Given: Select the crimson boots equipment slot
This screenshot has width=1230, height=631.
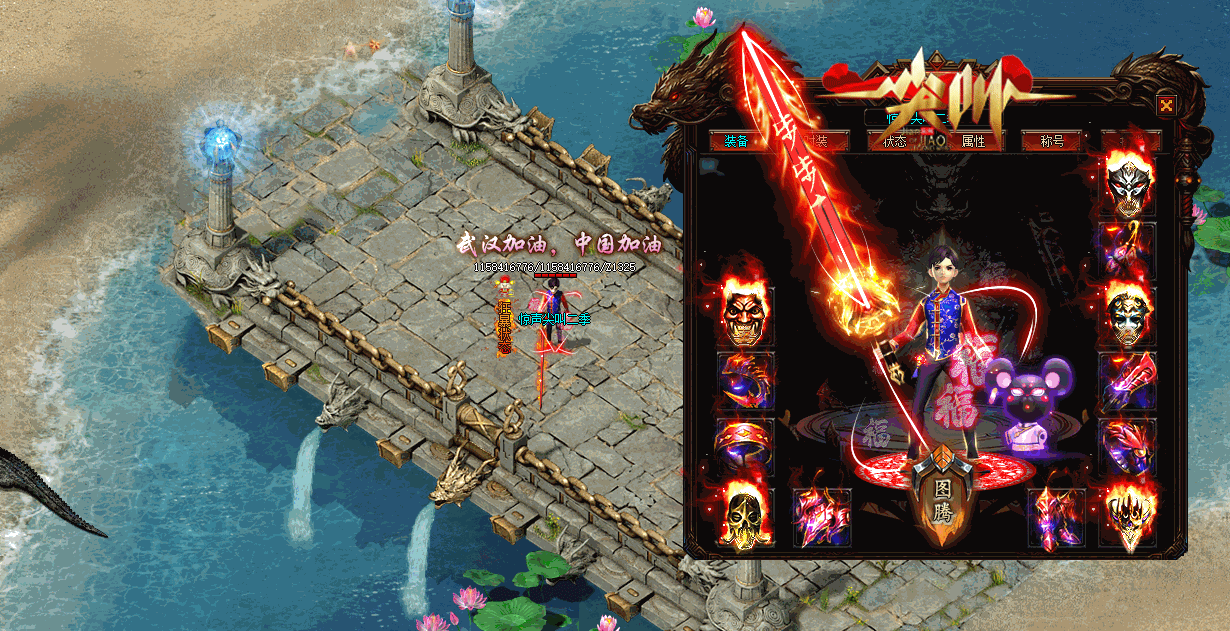Looking at the screenshot, I should point(1056,517).
